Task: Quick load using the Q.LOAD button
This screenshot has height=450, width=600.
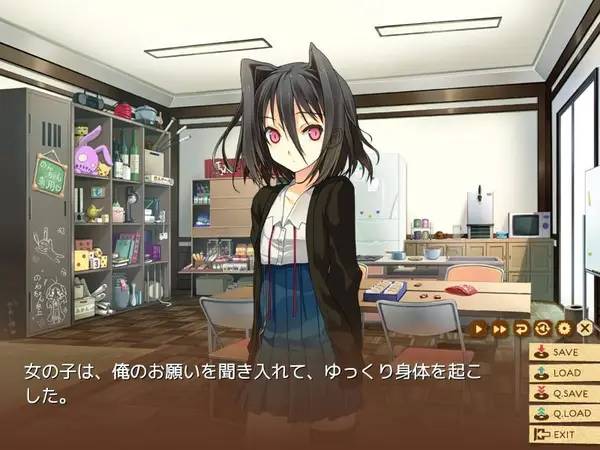Action: tap(562, 415)
